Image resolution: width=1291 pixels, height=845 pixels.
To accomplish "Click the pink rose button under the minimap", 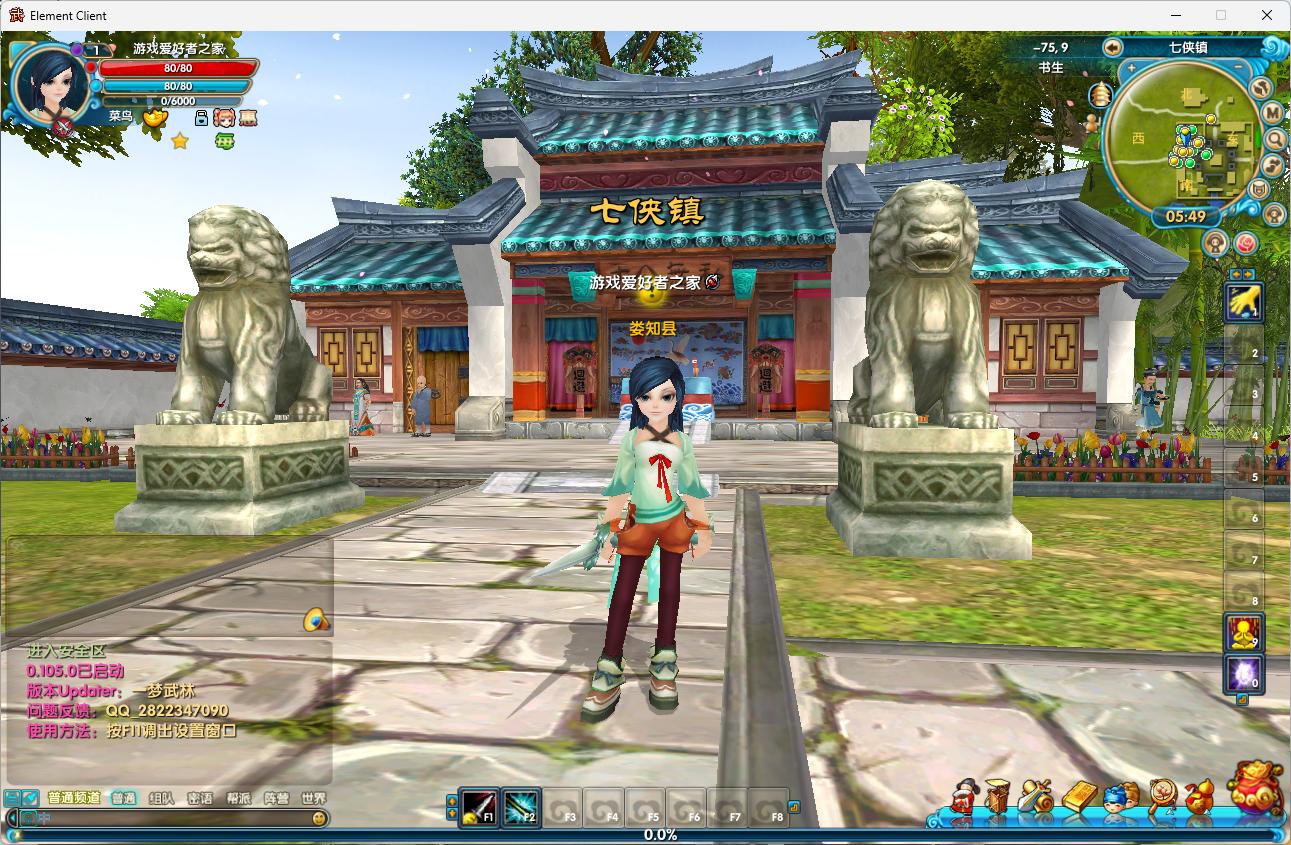I will [1245, 242].
